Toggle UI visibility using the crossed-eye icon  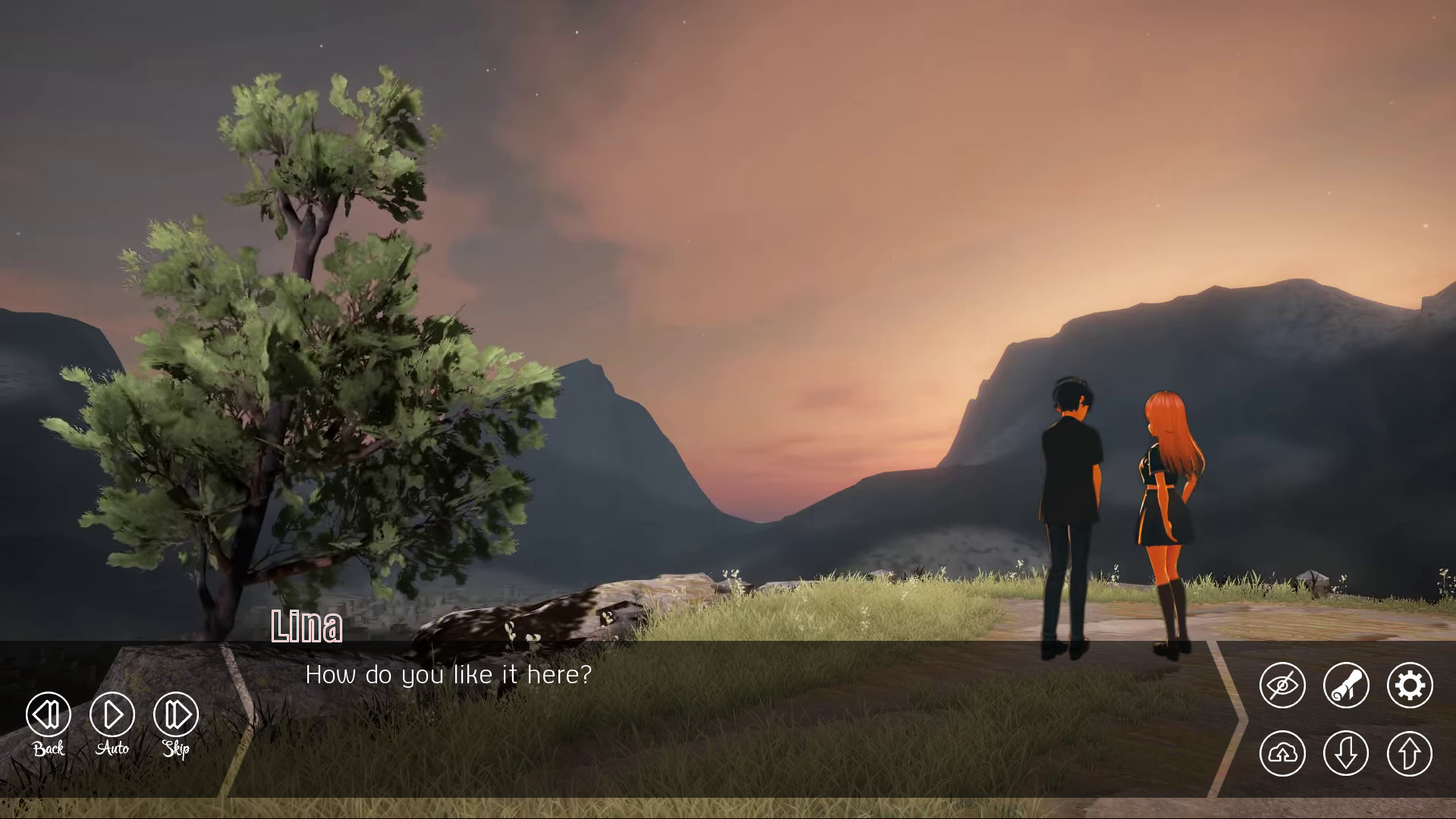1283,685
